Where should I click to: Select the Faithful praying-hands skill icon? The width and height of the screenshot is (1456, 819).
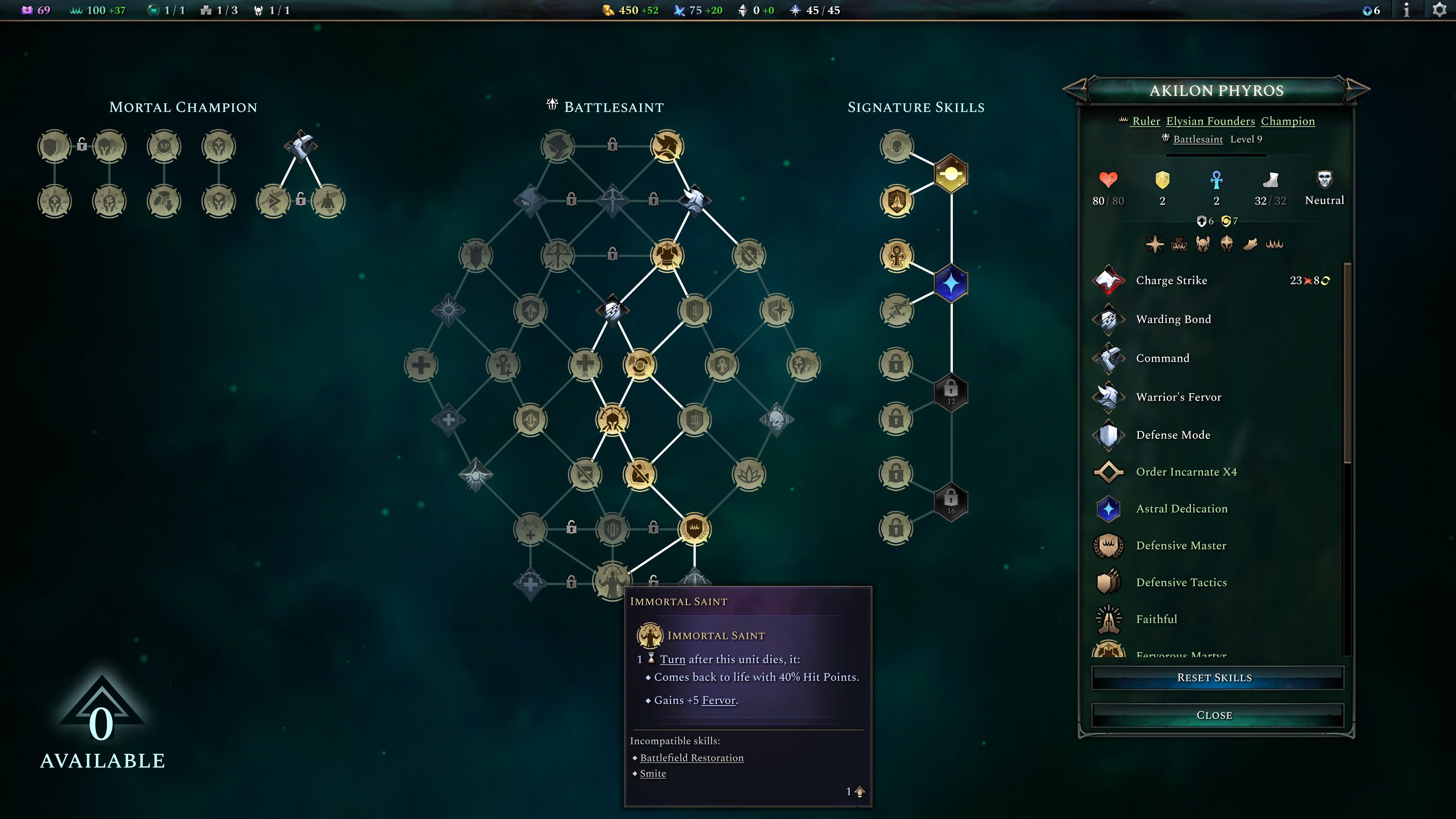point(1109,618)
